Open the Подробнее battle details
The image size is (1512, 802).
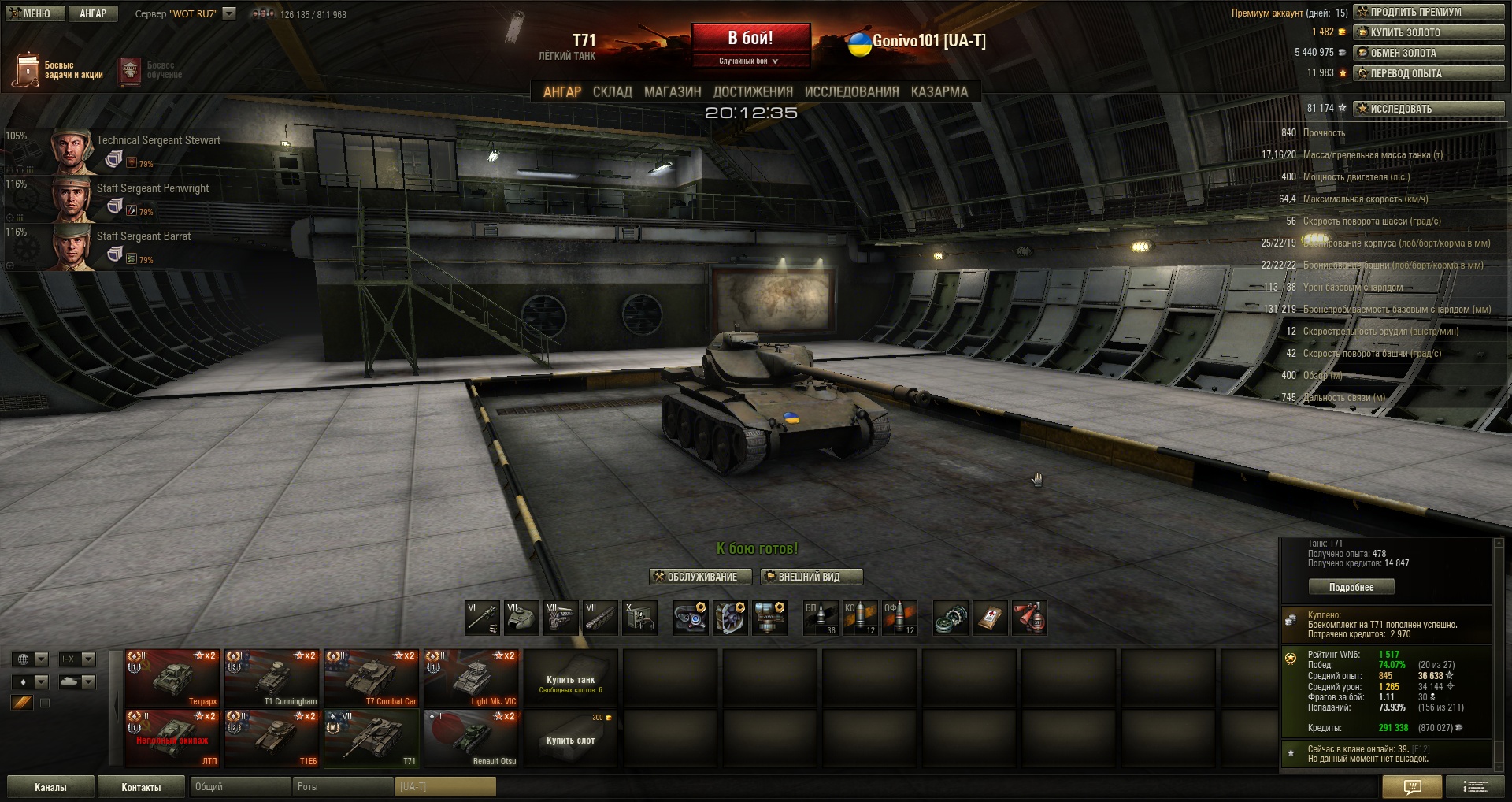pyautogui.click(x=1351, y=587)
